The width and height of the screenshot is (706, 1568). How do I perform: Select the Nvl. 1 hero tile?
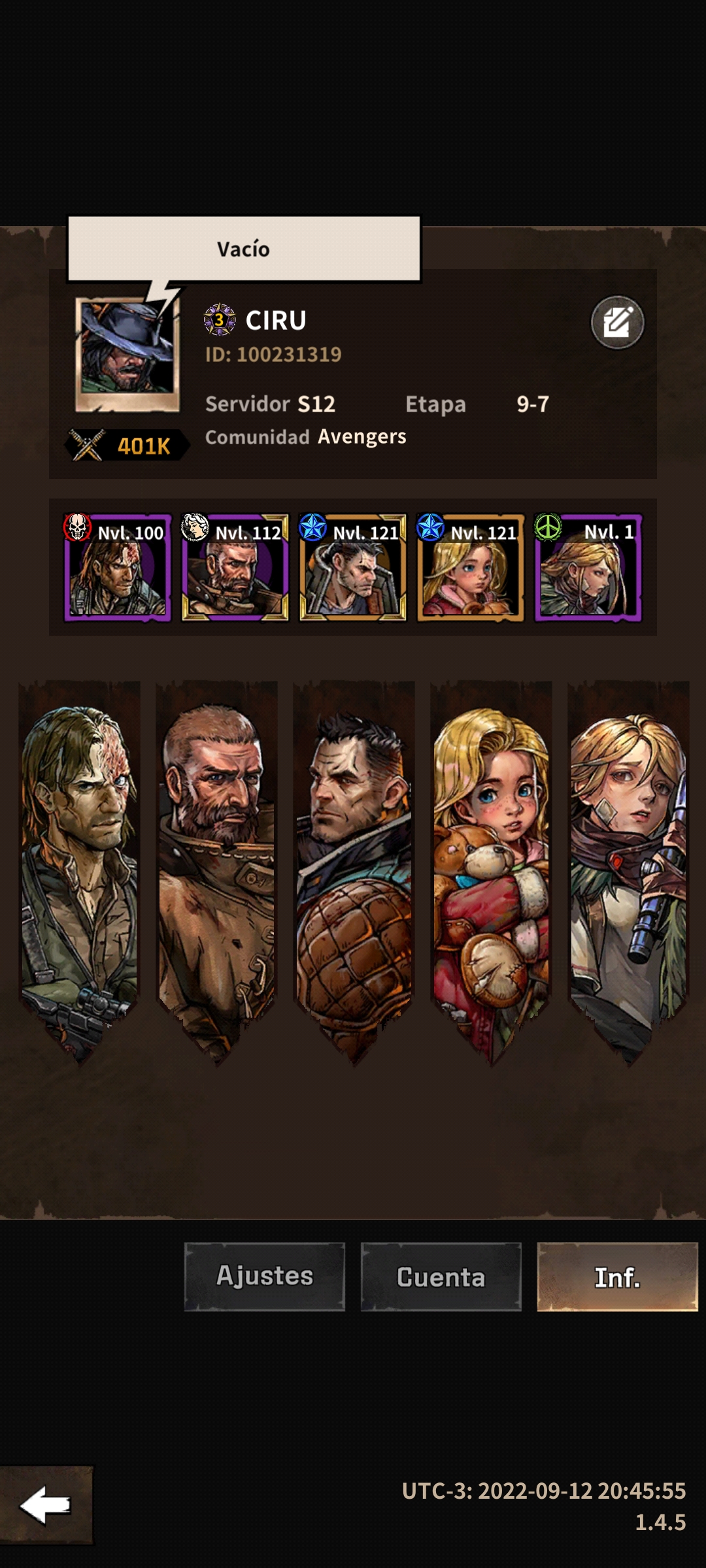pyautogui.click(x=588, y=567)
